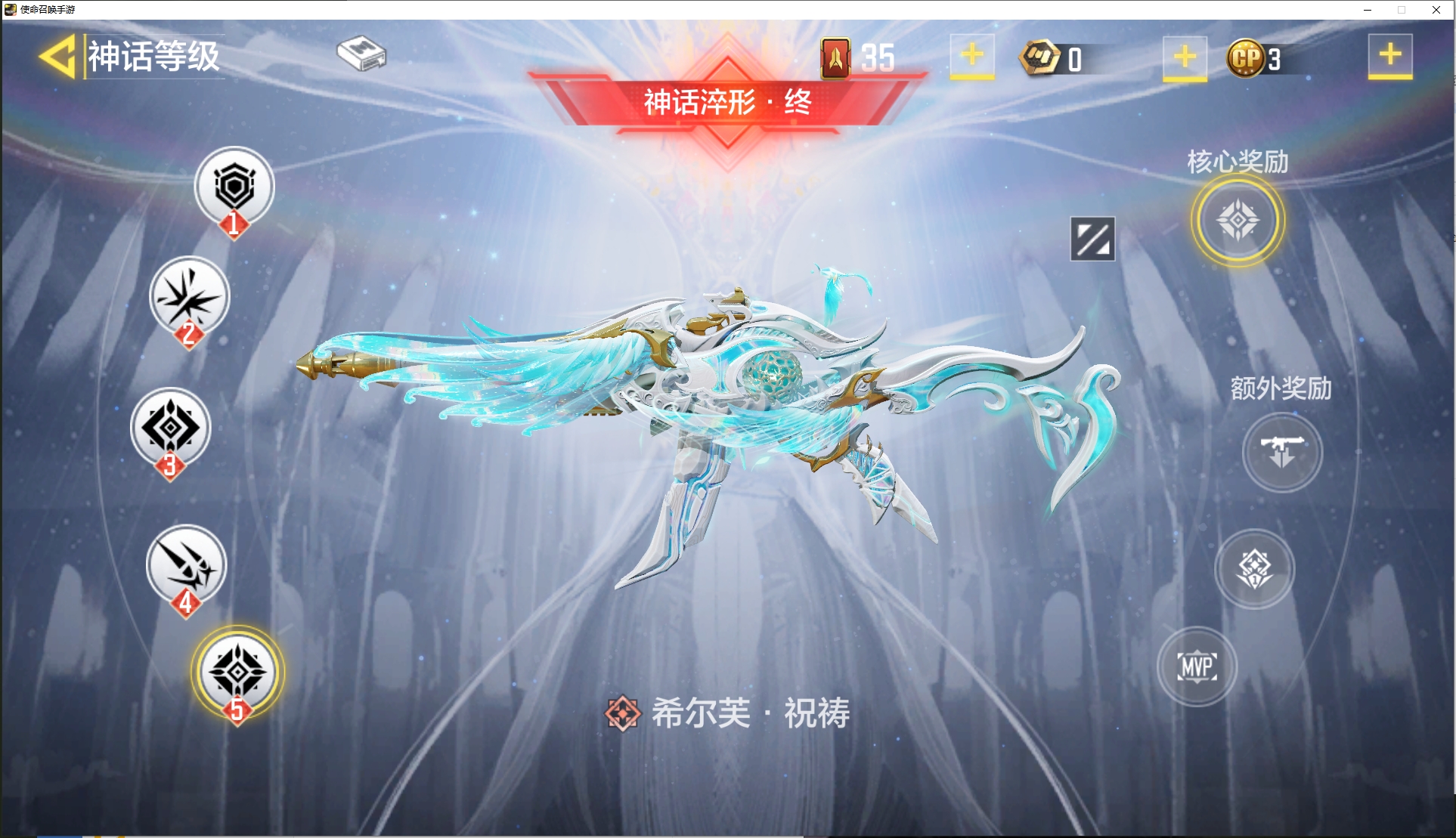This screenshot has width=1456, height=838.
Task: Select mythic level 2 burst node
Action: coord(189,296)
